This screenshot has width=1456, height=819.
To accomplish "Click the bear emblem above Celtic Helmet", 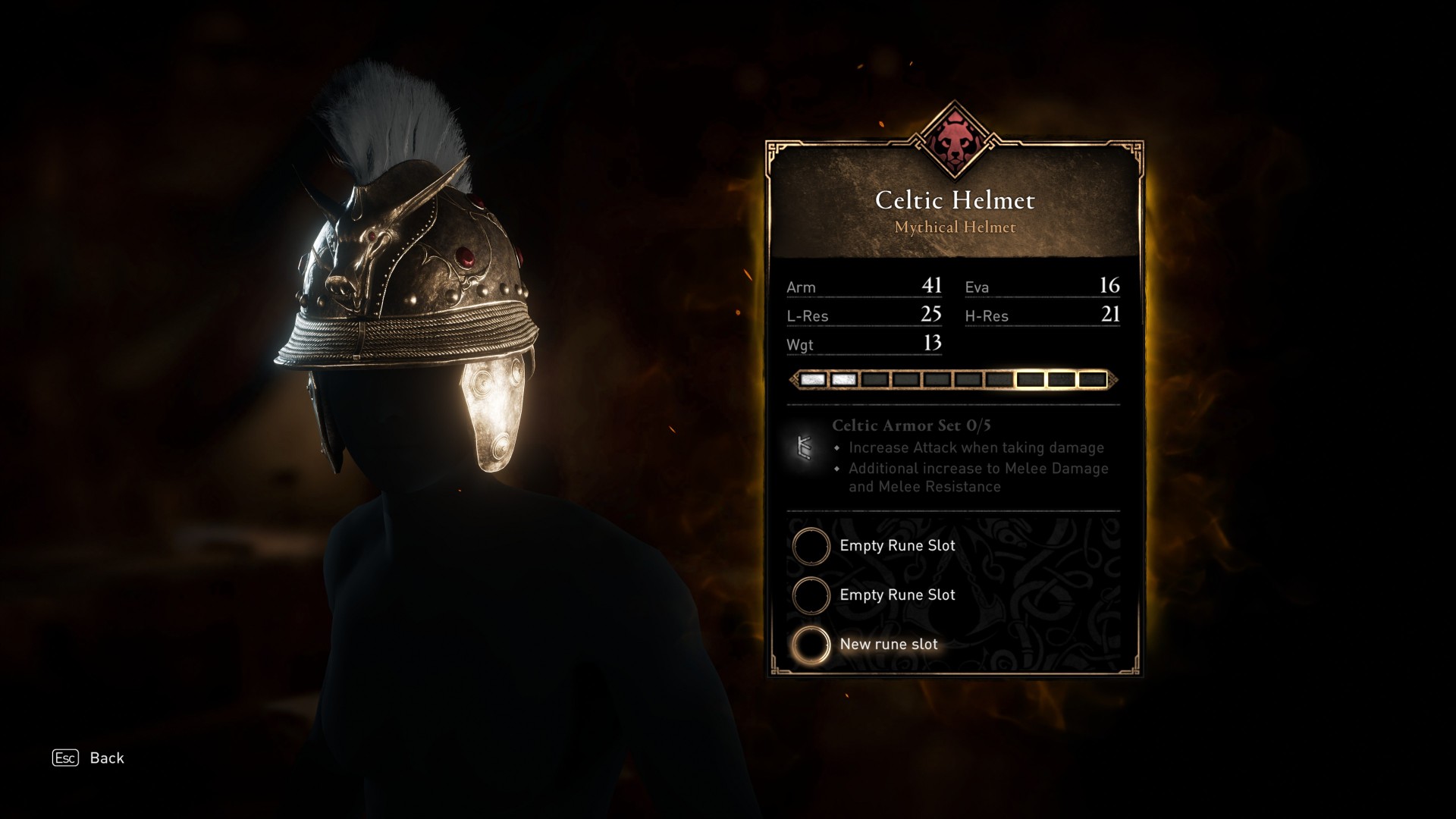I will click(x=955, y=143).
